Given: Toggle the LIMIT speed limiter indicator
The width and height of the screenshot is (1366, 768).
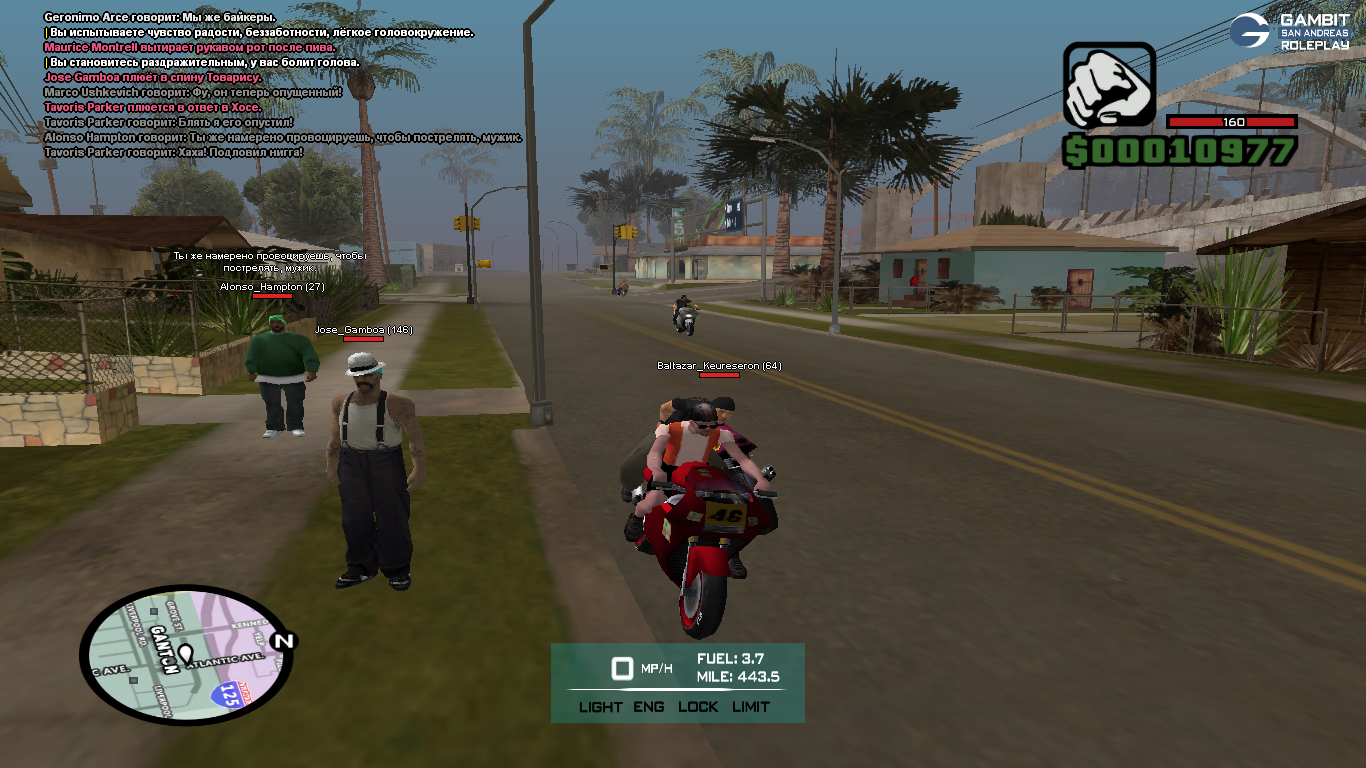Looking at the screenshot, I should pos(751,706).
